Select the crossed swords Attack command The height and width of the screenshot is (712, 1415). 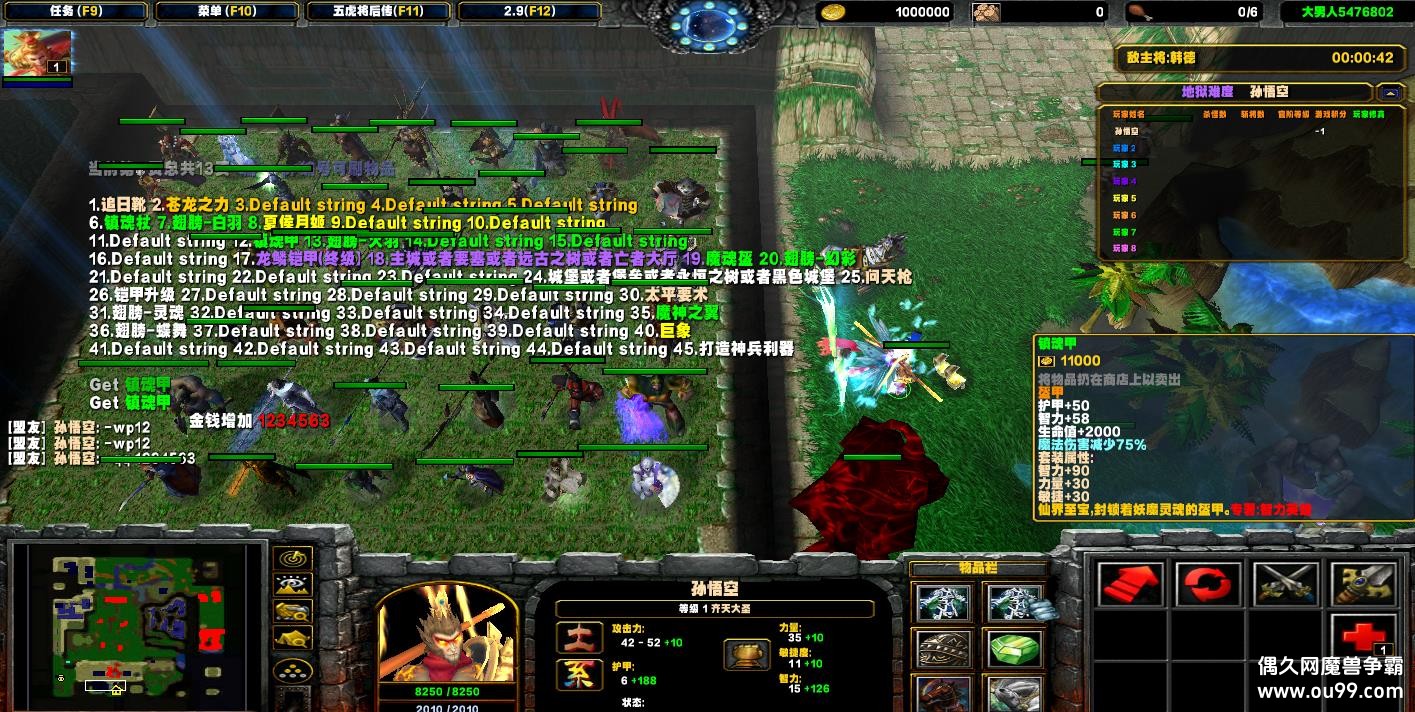(1286, 583)
